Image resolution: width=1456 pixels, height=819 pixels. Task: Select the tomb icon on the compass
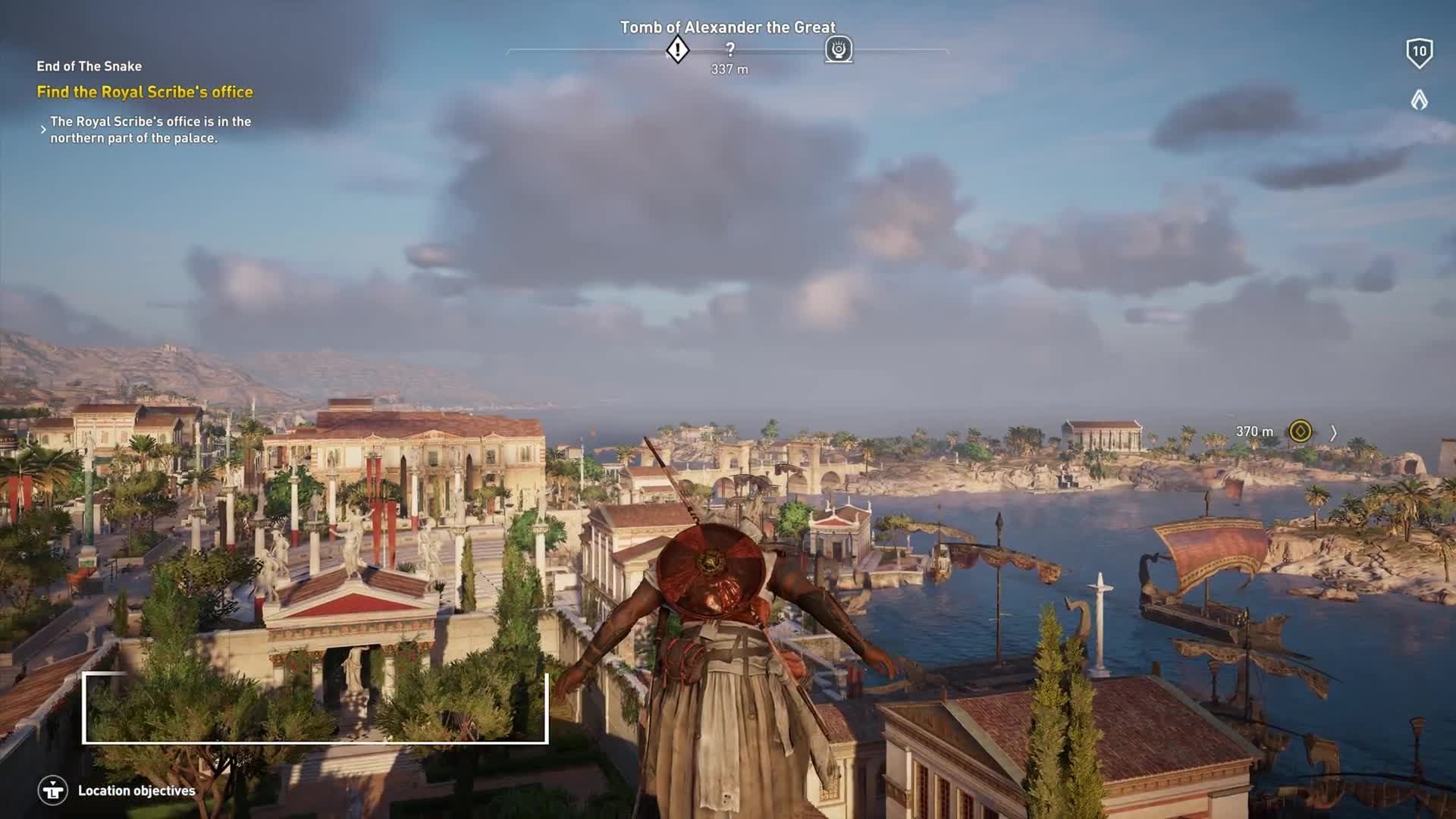[839, 50]
